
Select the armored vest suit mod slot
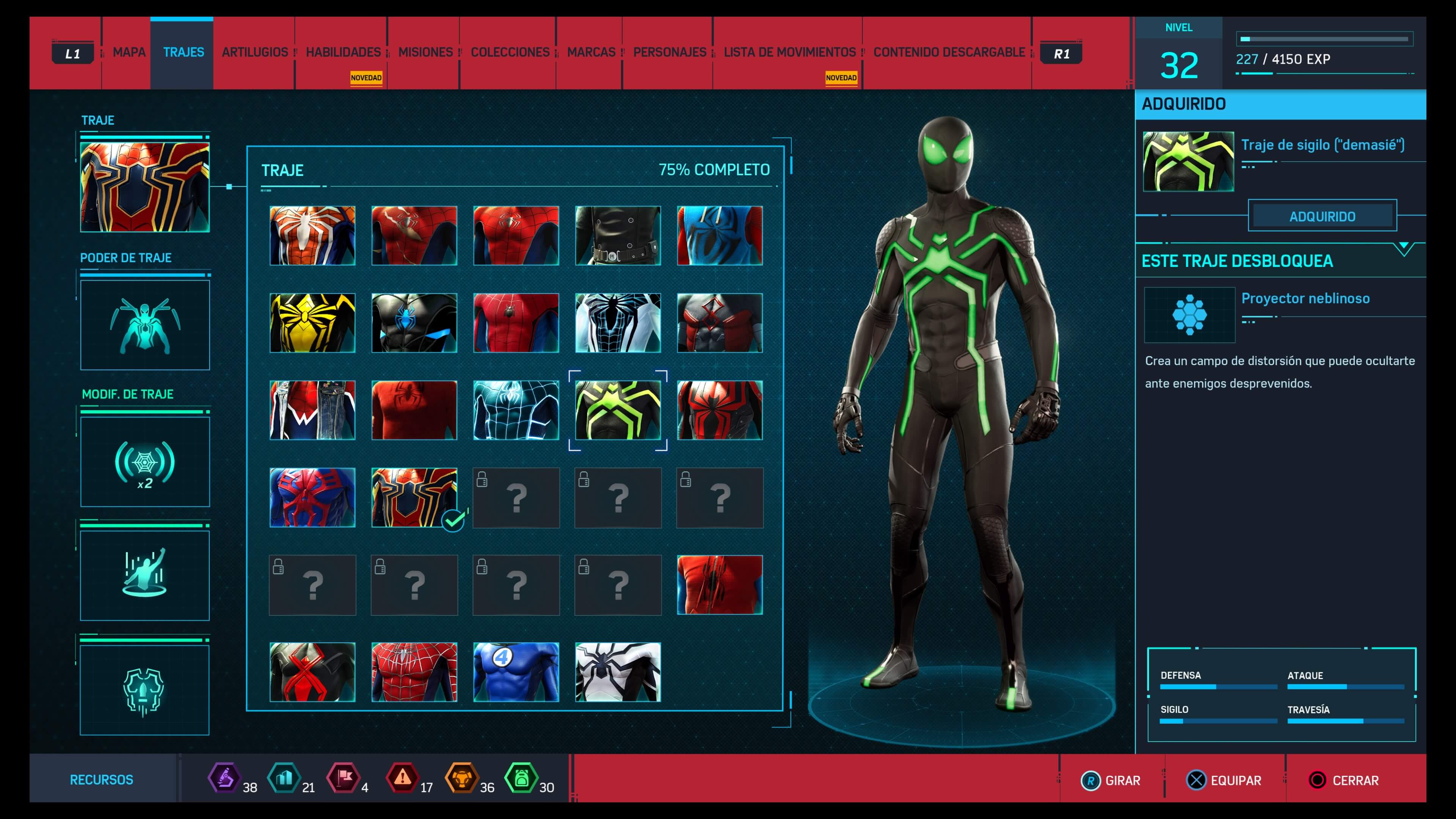(x=145, y=690)
